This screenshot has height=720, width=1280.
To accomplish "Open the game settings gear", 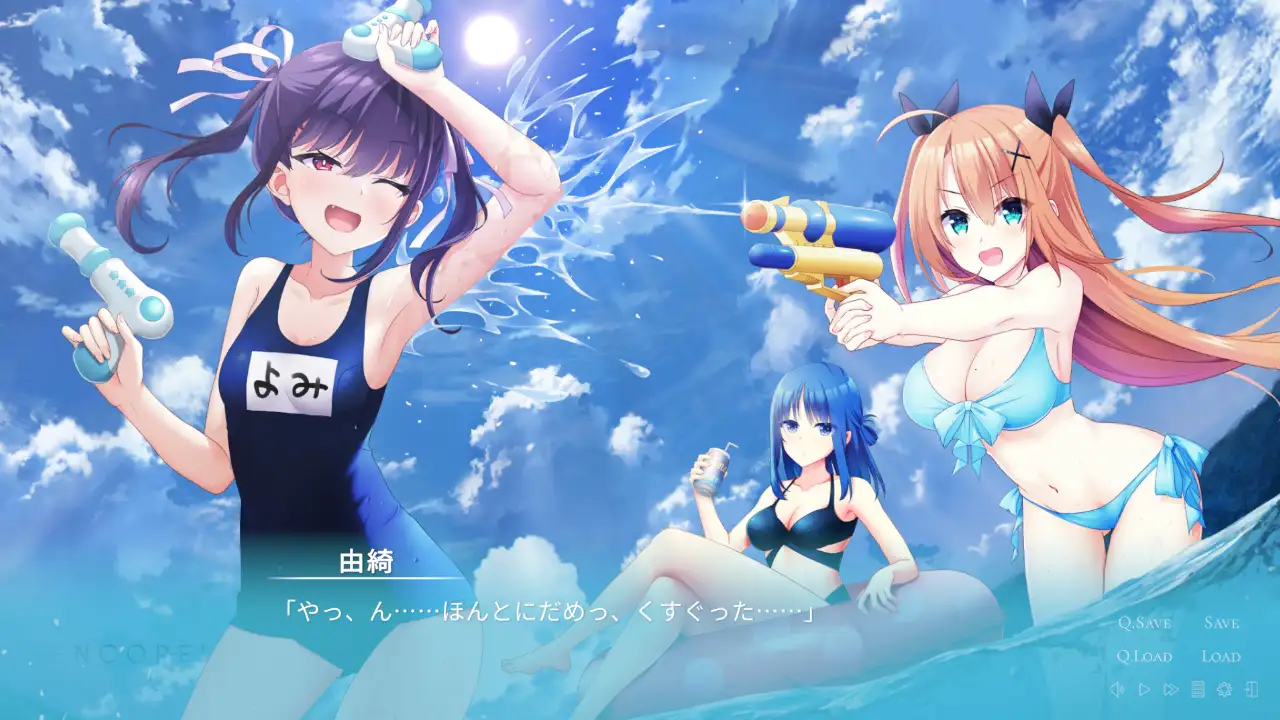I will click(x=1224, y=690).
